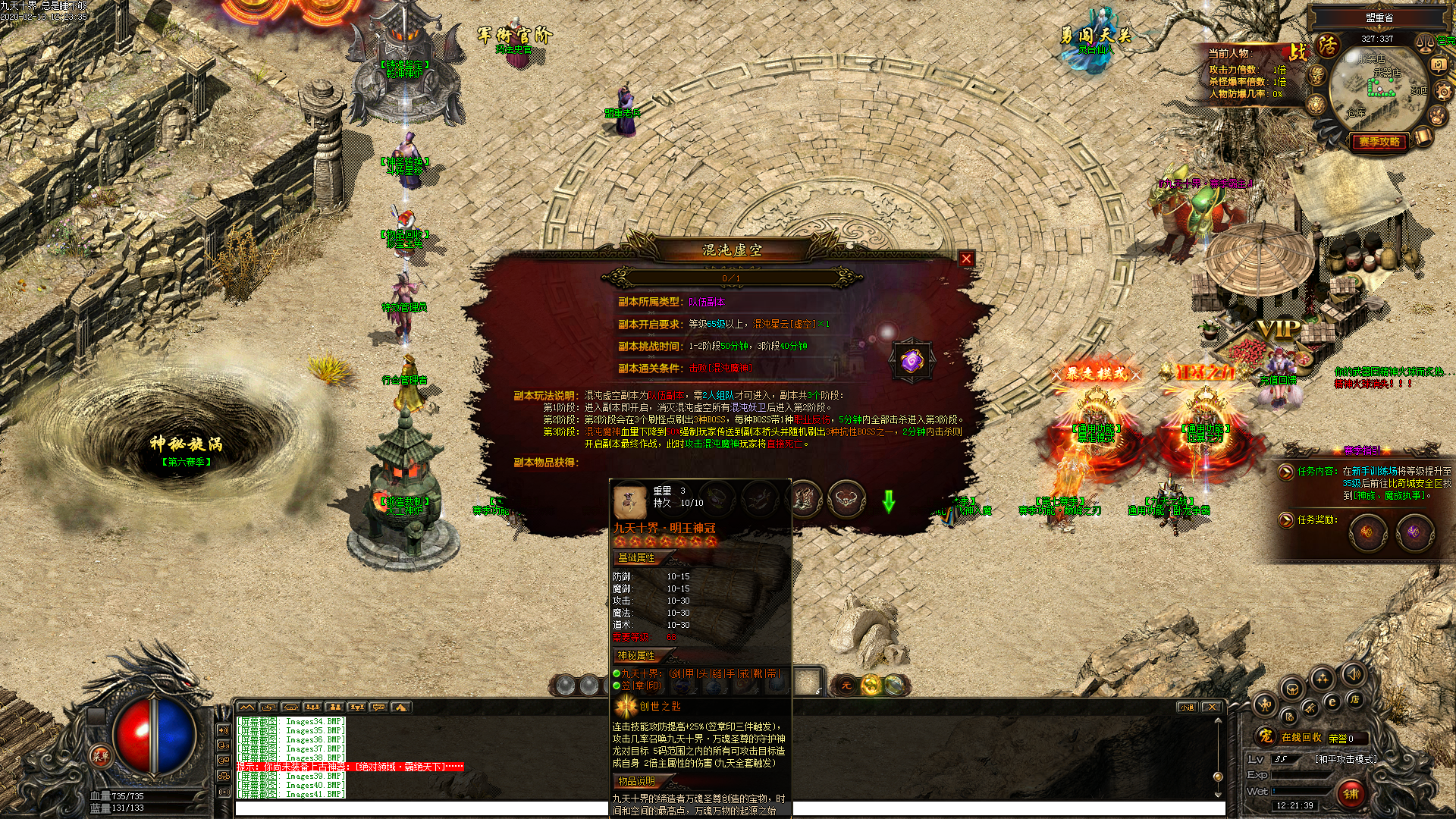Open the 店 shop round button
The height and width of the screenshot is (819, 1456).
point(1354,699)
